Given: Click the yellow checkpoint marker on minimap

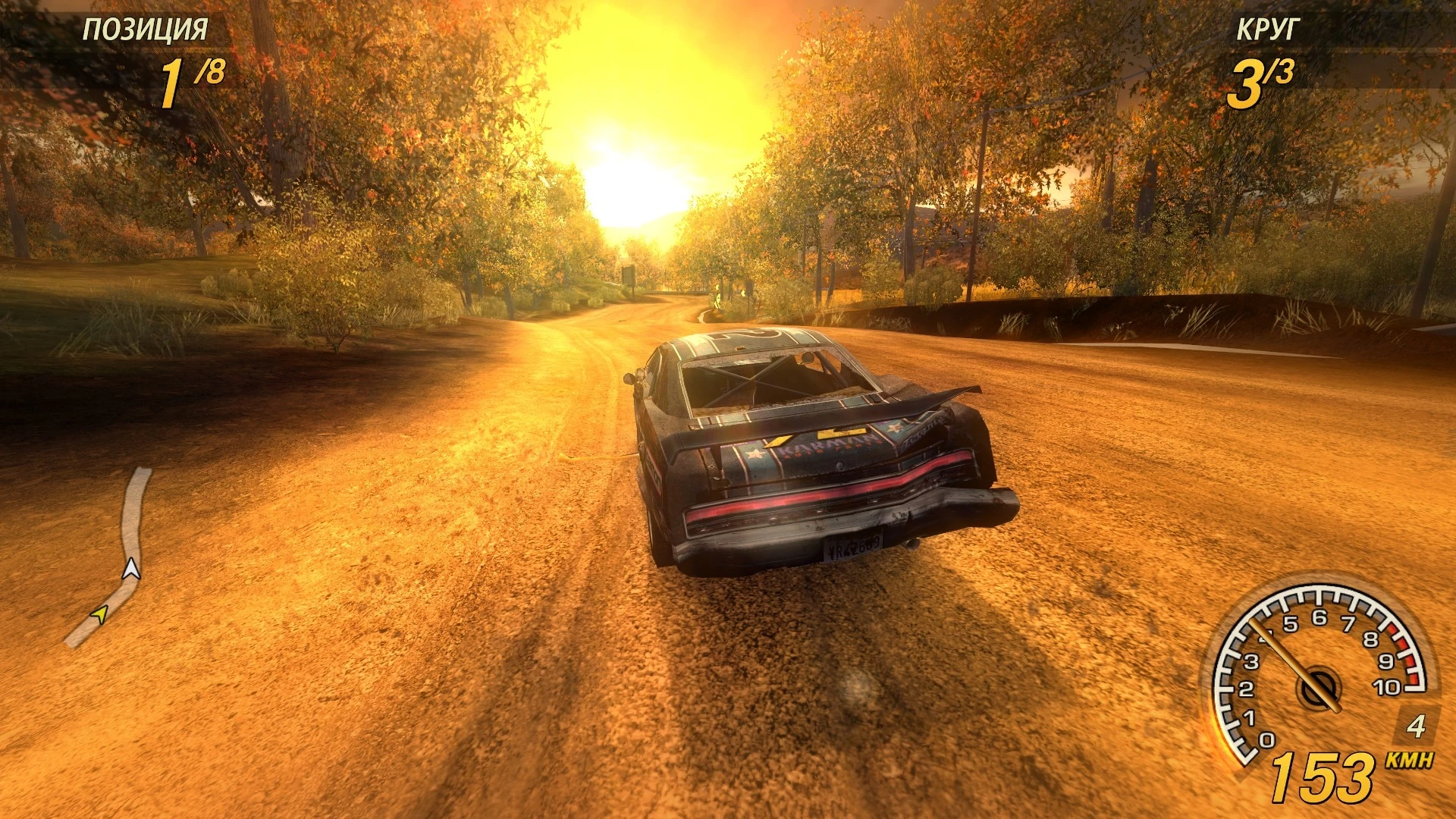Looking at the screenshot, I should click(101, 614).
